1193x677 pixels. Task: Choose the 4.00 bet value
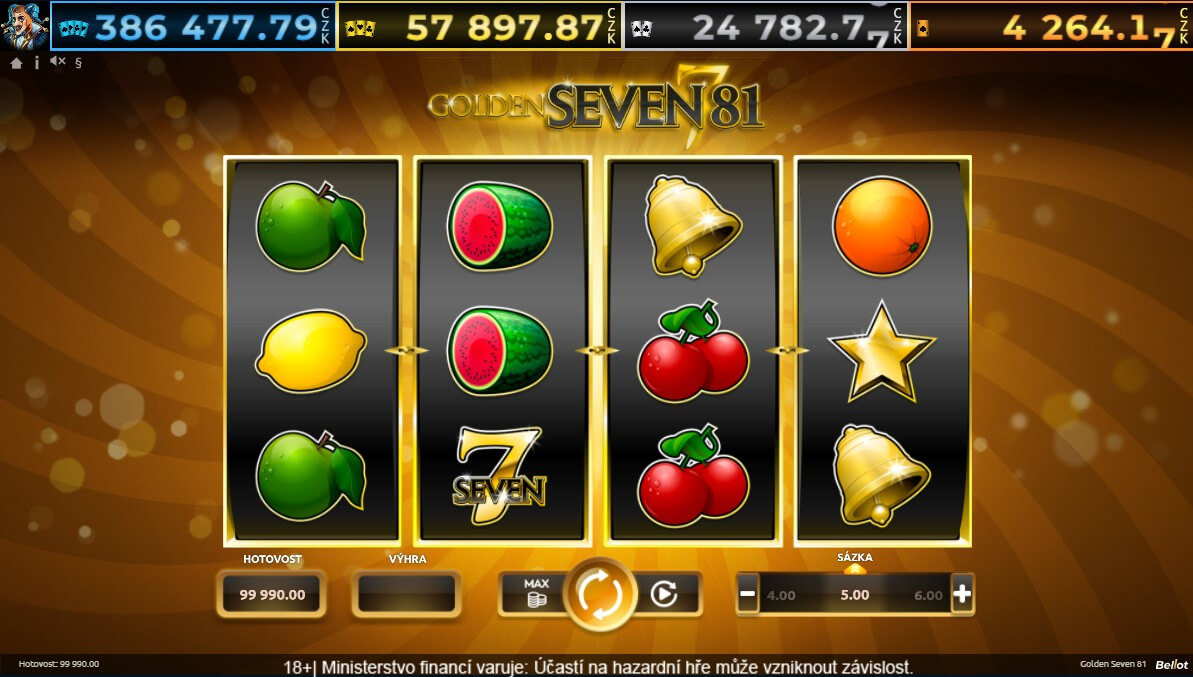(x=781, y=595)
